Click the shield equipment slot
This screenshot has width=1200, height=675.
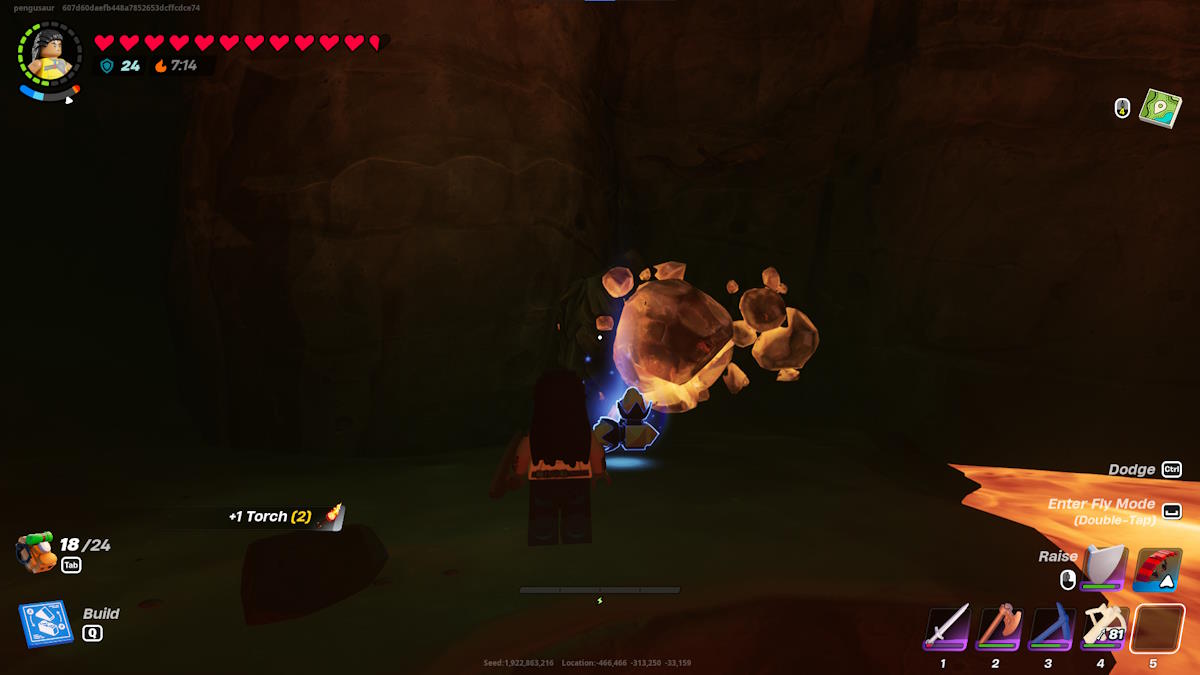pos(1104,567)
